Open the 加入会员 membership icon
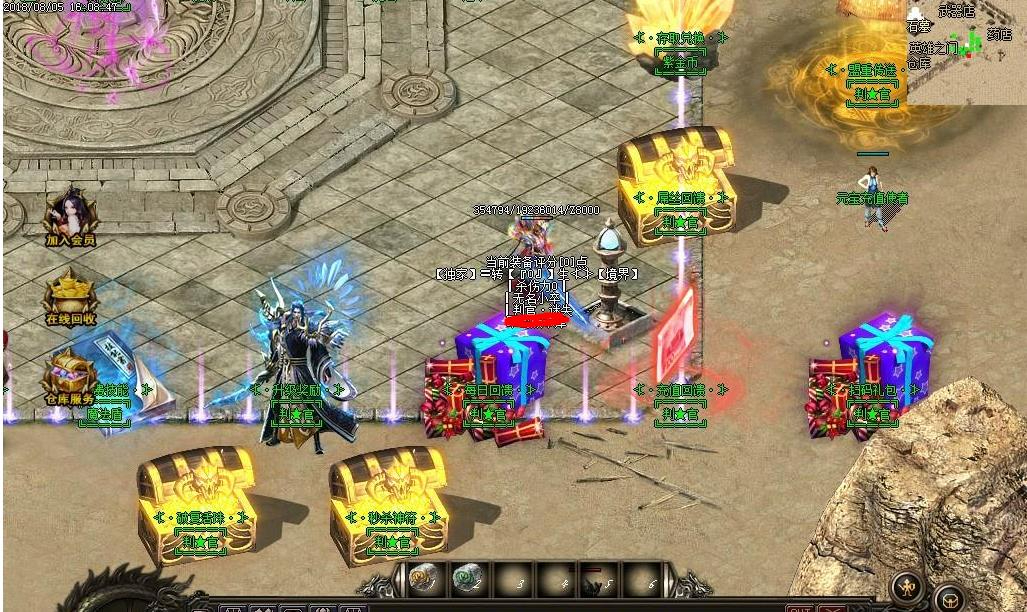The height and width of the screenshot is (612, 1027). pyautogui.click(x=70, y=214)
